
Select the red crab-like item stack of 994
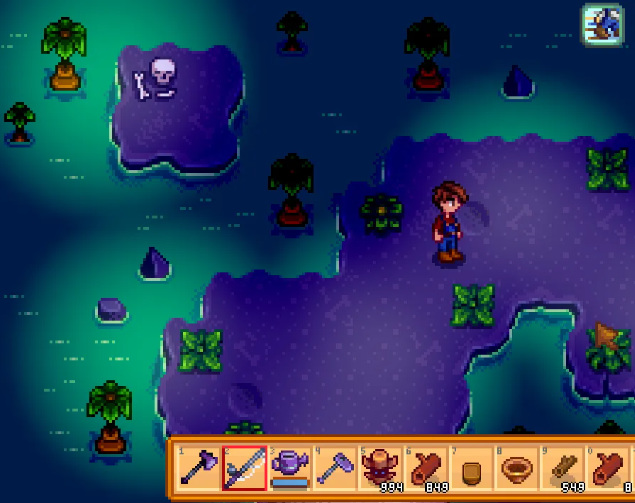tap(382, 468)
